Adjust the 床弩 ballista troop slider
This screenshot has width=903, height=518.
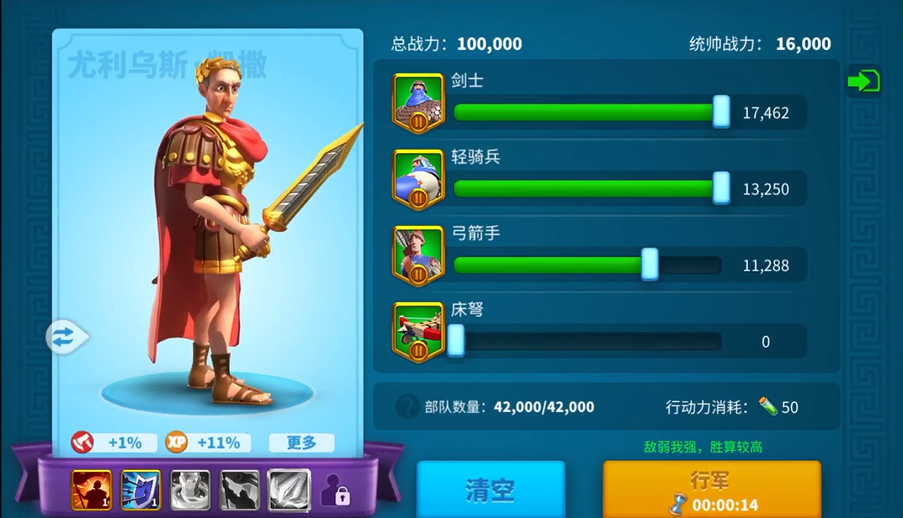pyautogui.click(x=456, y=341)
